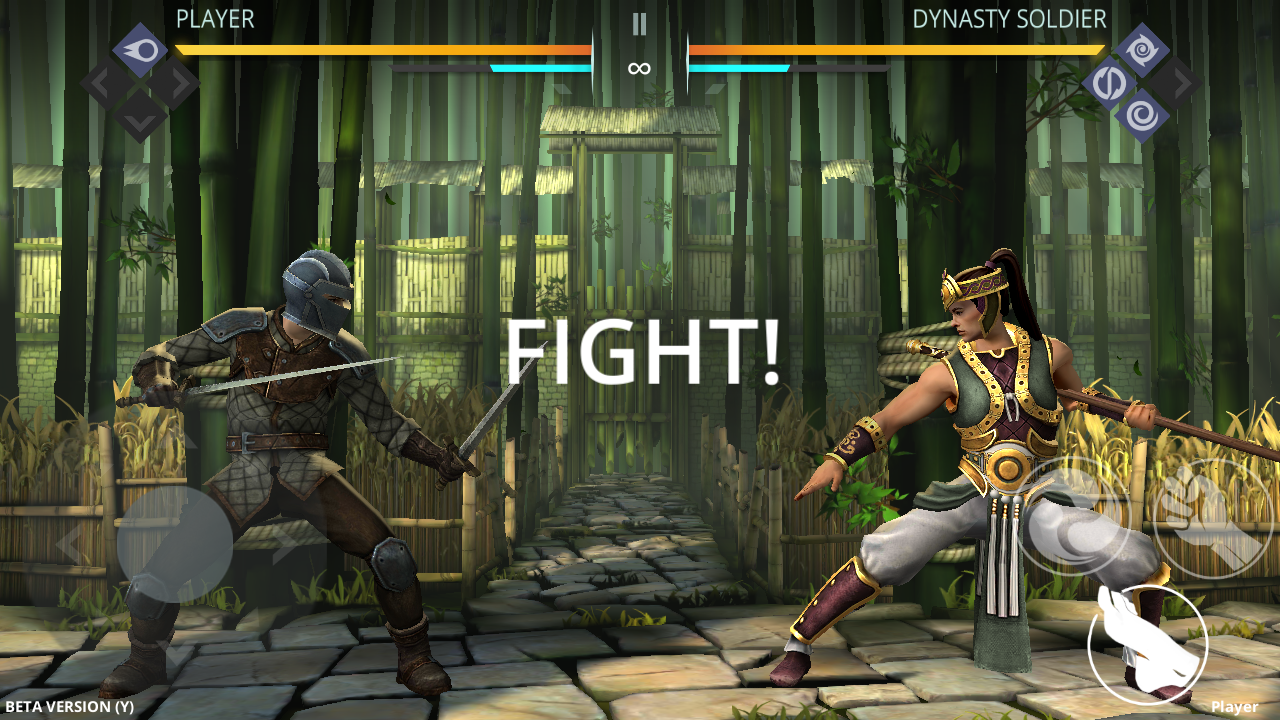
Task: Tap the infinity round timer symbol
Action: [x=640, y=68]
